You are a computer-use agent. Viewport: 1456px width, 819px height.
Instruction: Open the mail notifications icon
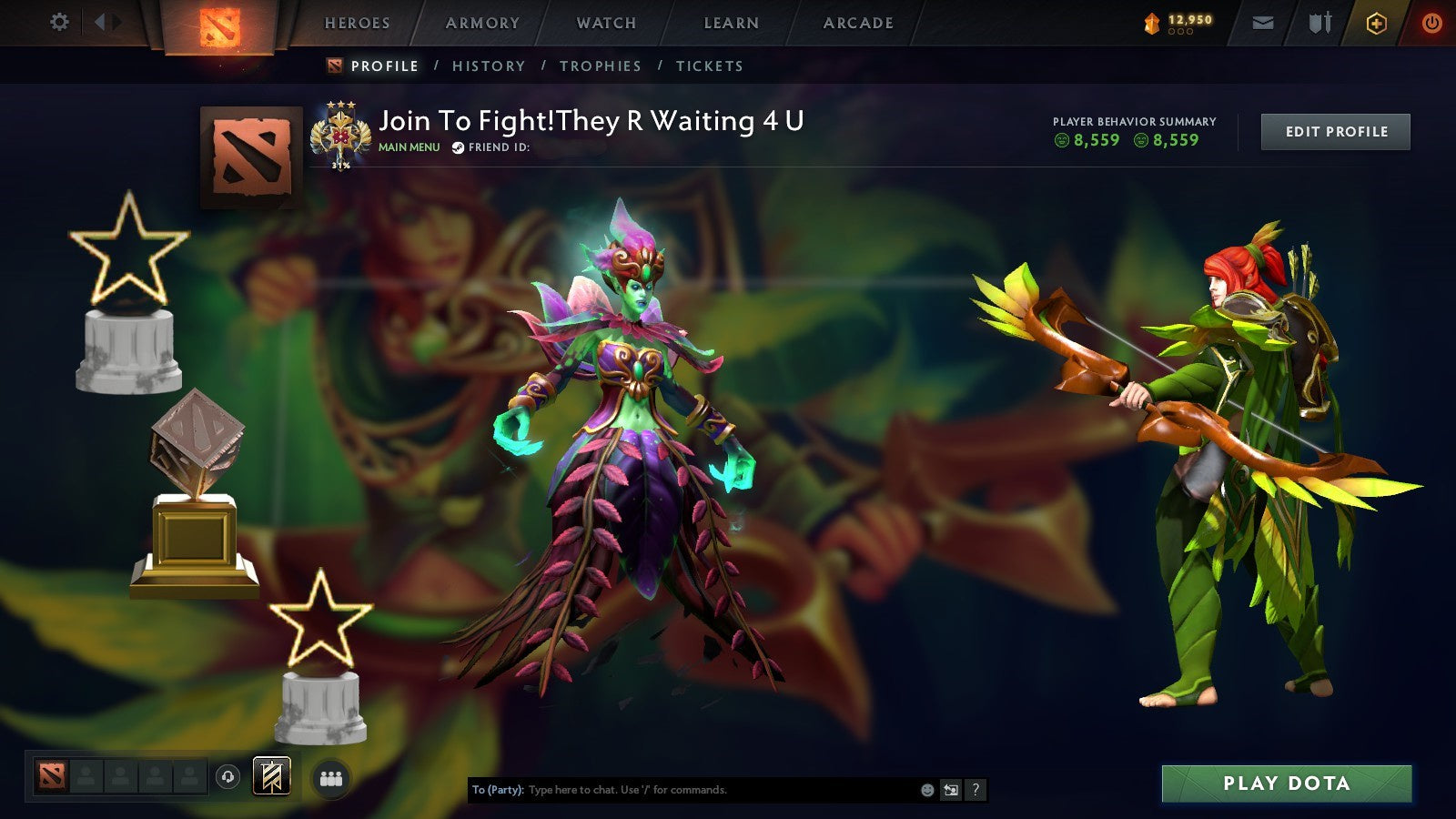[1263, 23]
